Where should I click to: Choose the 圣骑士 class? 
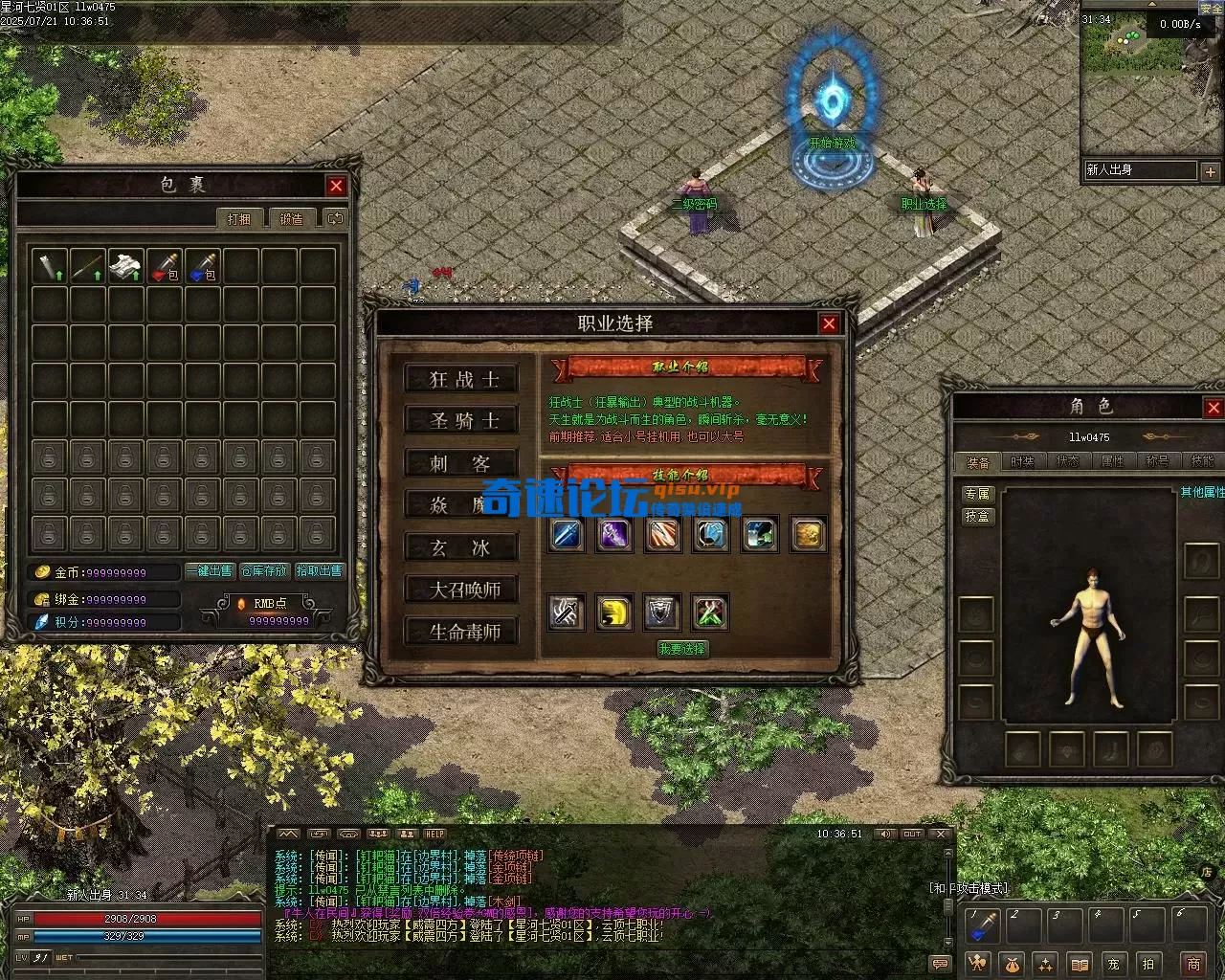click(461, 421)
